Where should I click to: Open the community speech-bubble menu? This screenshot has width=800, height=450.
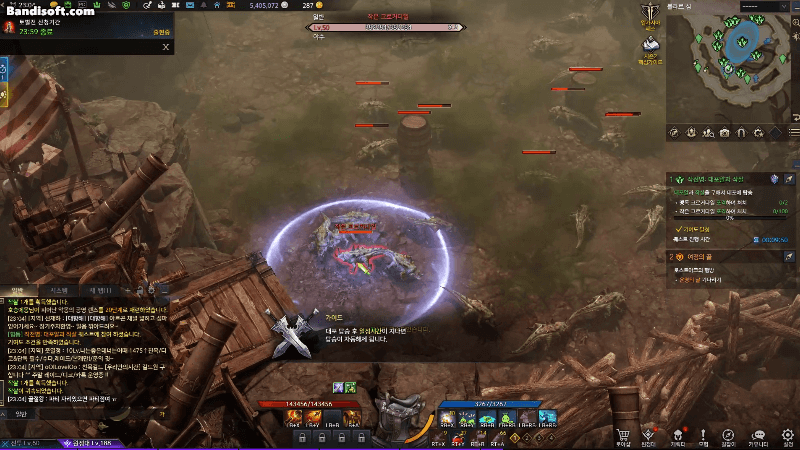click(x=759, y=434)
